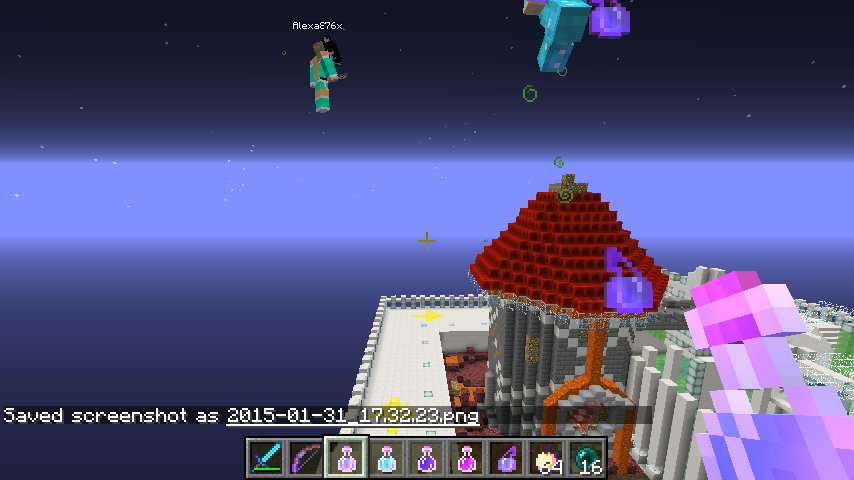The image size is (854, 480).
Task: Choose the pale lavender potion slot
Action: [346, 458]
